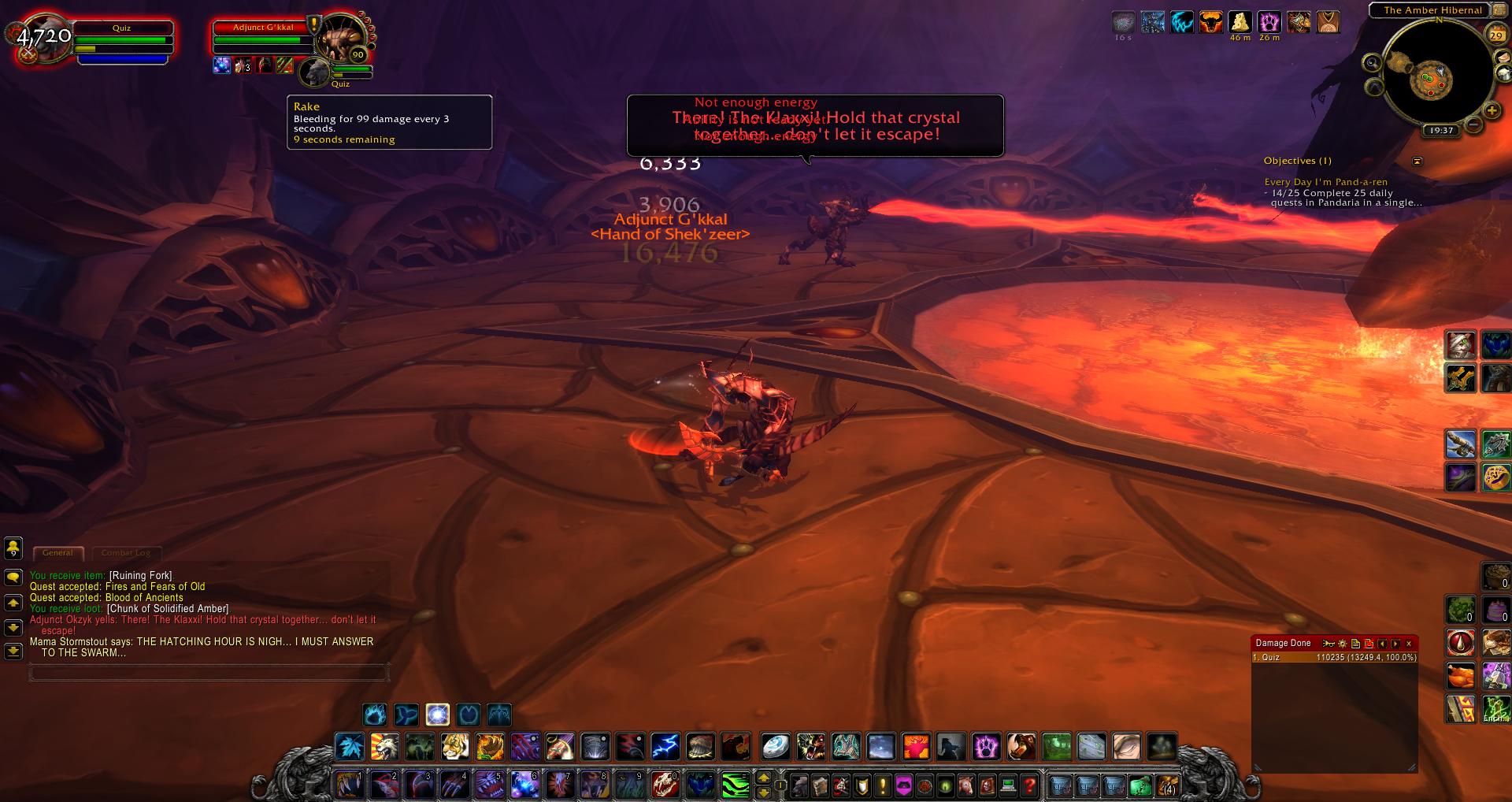This screenshot has width=1512, height=802.
Task: Collapse the Objectives tracker
Action: point(1417,161)
